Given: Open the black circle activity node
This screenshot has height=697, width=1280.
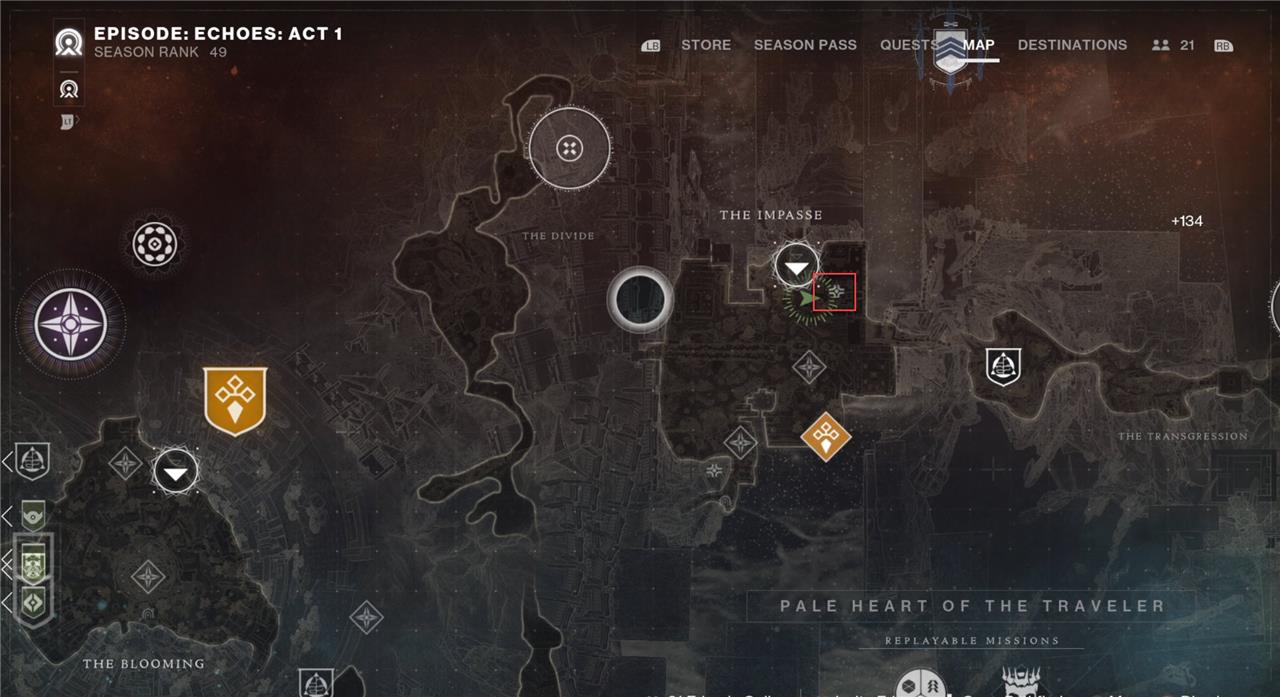Looking at the screenshot, I should click(640, 298).
